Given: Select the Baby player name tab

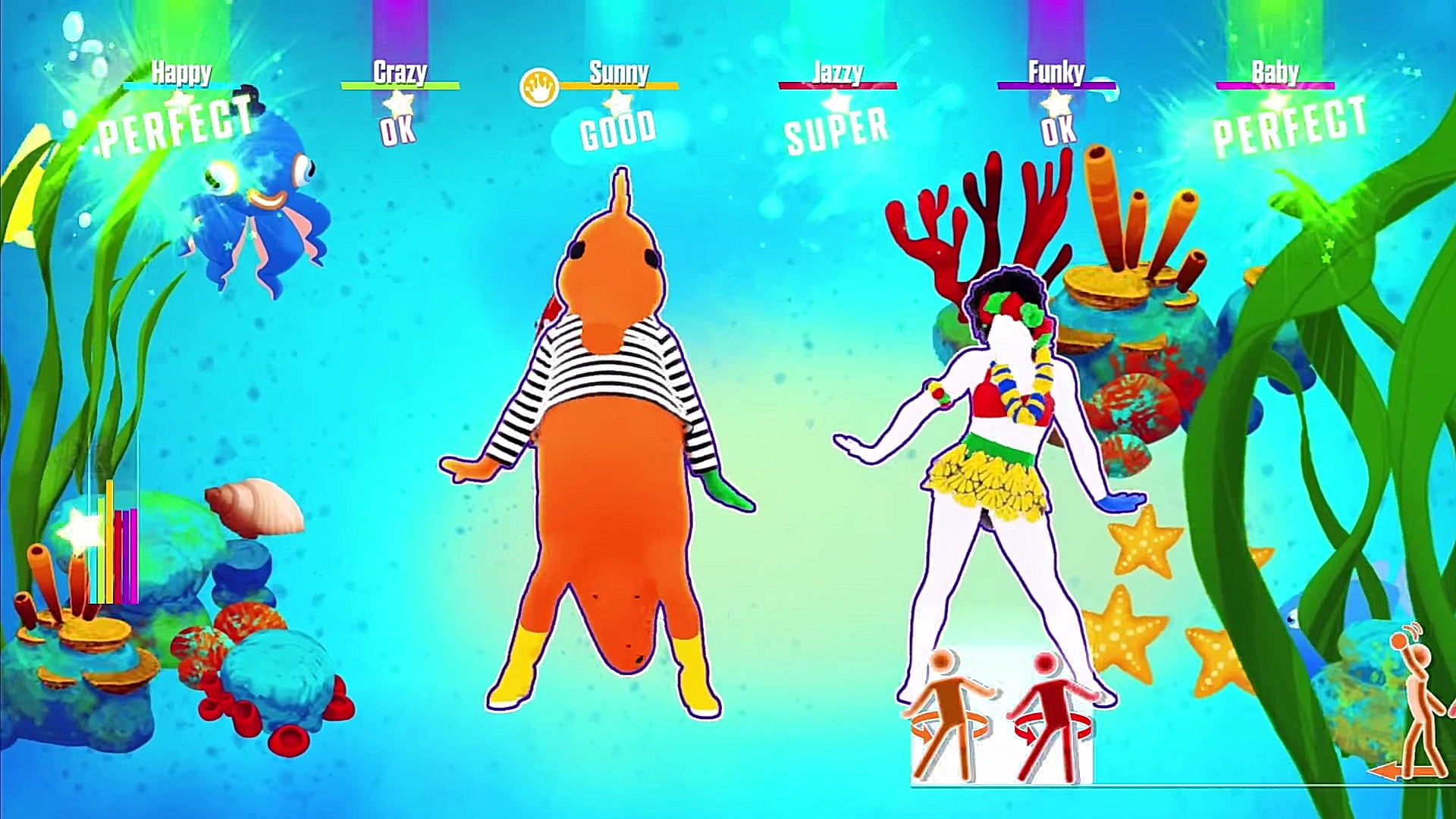Looking at the screenshot, I should point(1274,73).
